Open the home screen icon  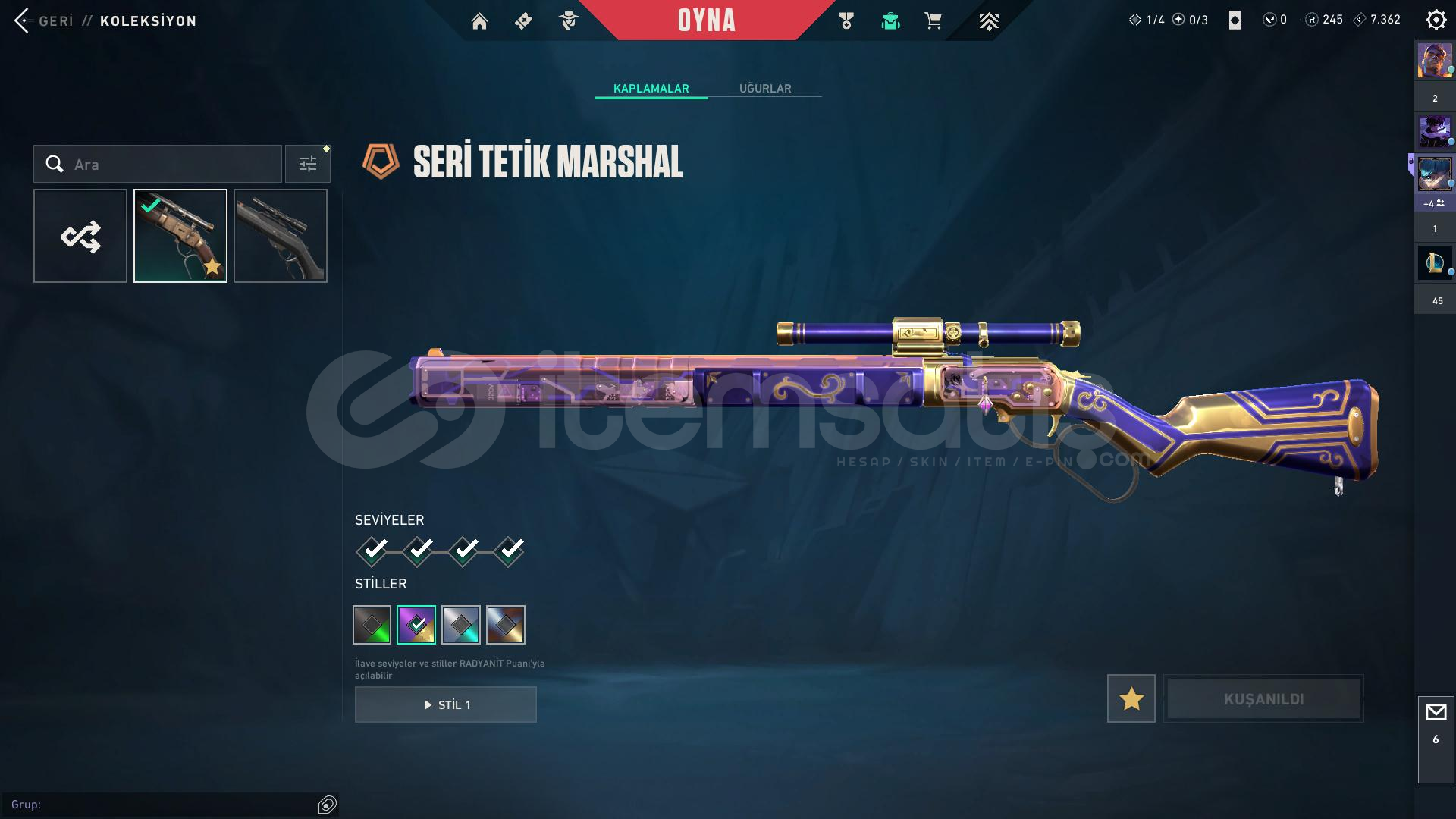(479, 21)
